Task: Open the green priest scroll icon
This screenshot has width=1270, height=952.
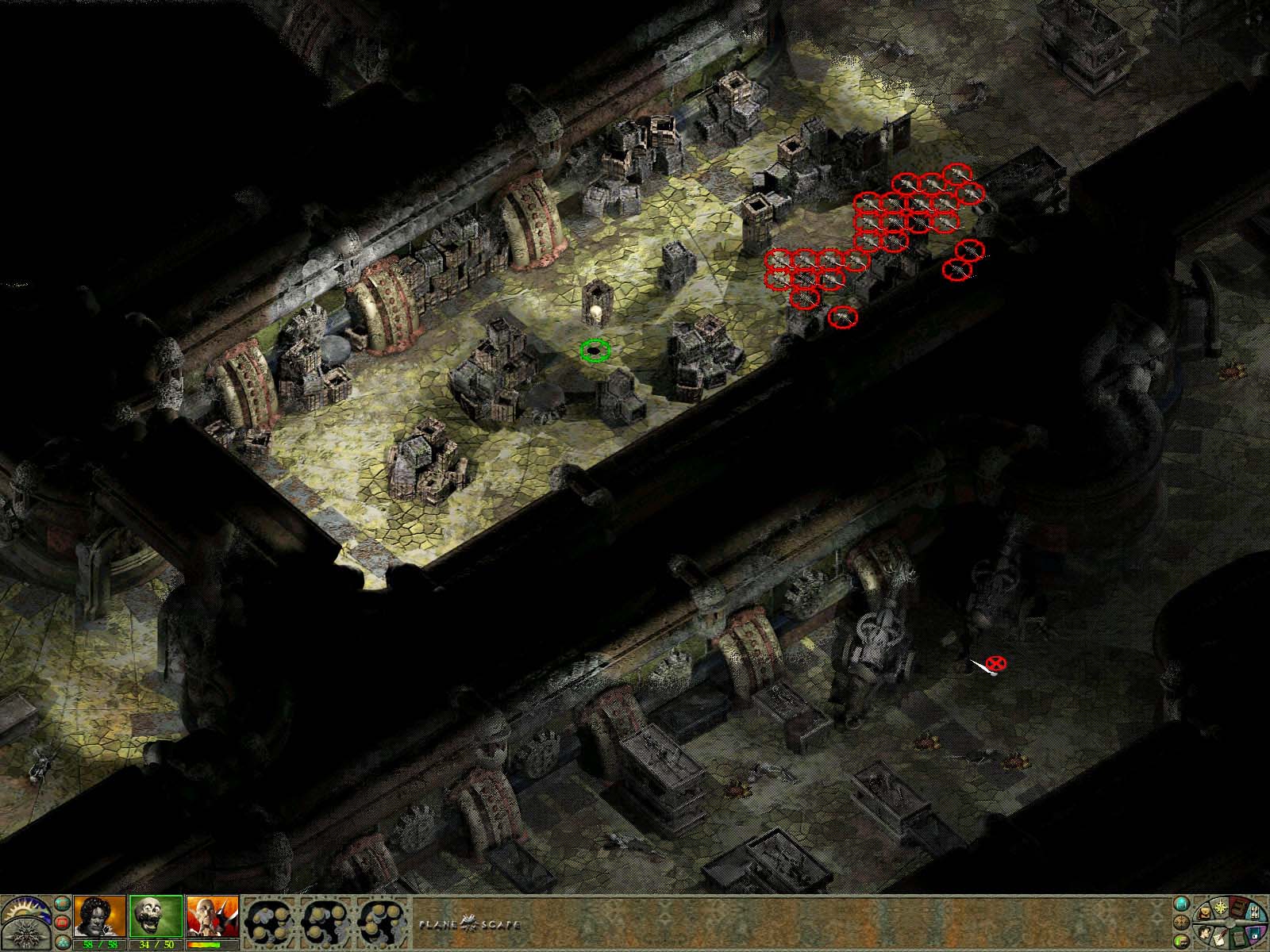Action: (1238, 939)
